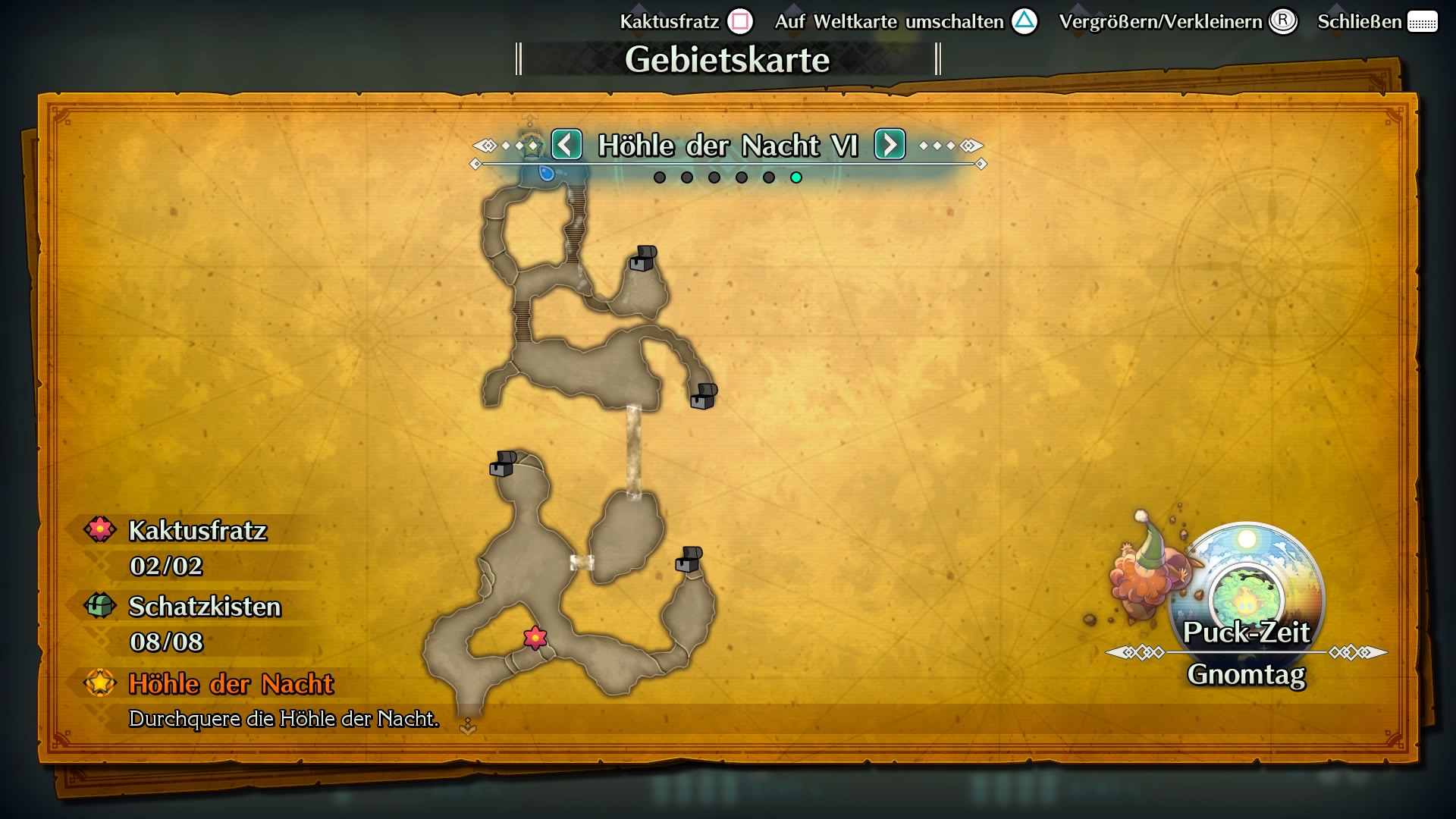Advance to the next floor with the right arrow

pos(891,144)
